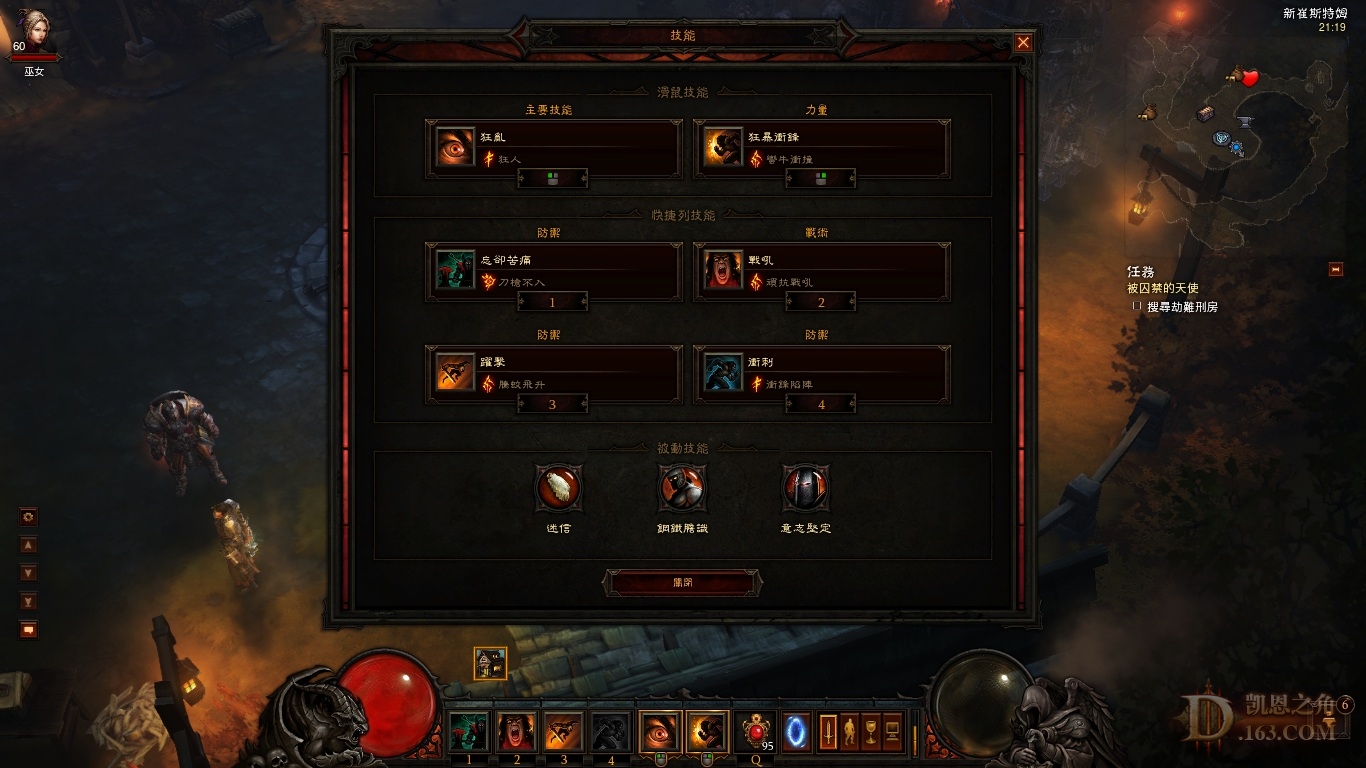Open inventory via the golden figure button
1366x768 pixels.
click(x=850, y=731)
